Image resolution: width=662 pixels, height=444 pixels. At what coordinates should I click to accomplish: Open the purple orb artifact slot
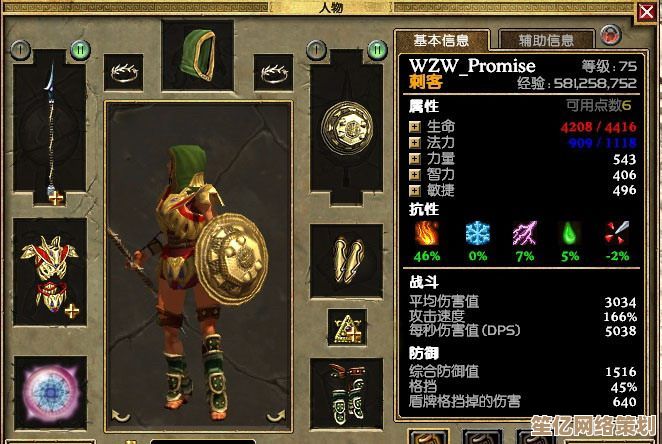point(50,392)
